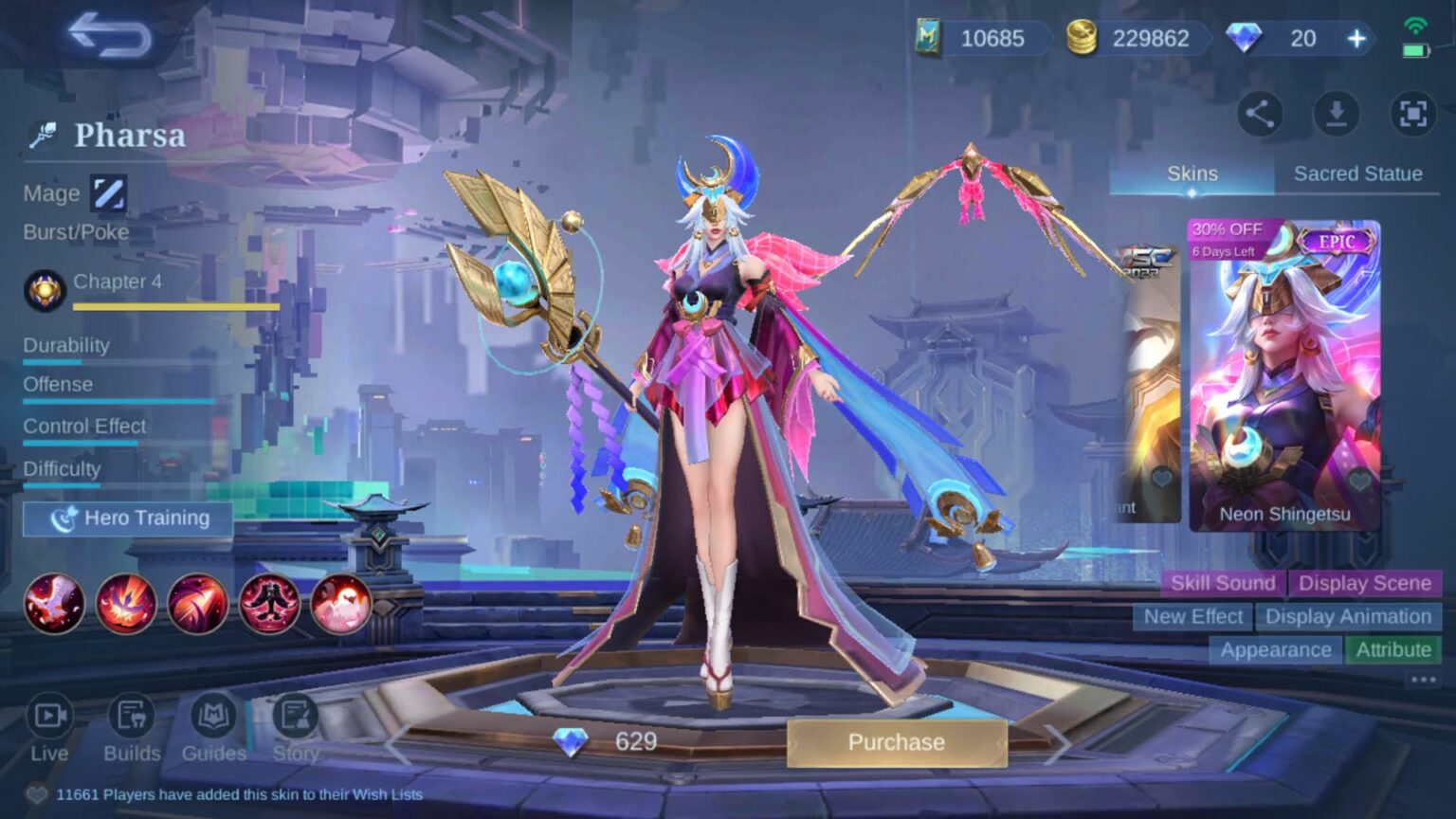Toggle Display Scene option
Image resolution: width=1456 pixels, height=819 pixels.
coord(1365,583)
